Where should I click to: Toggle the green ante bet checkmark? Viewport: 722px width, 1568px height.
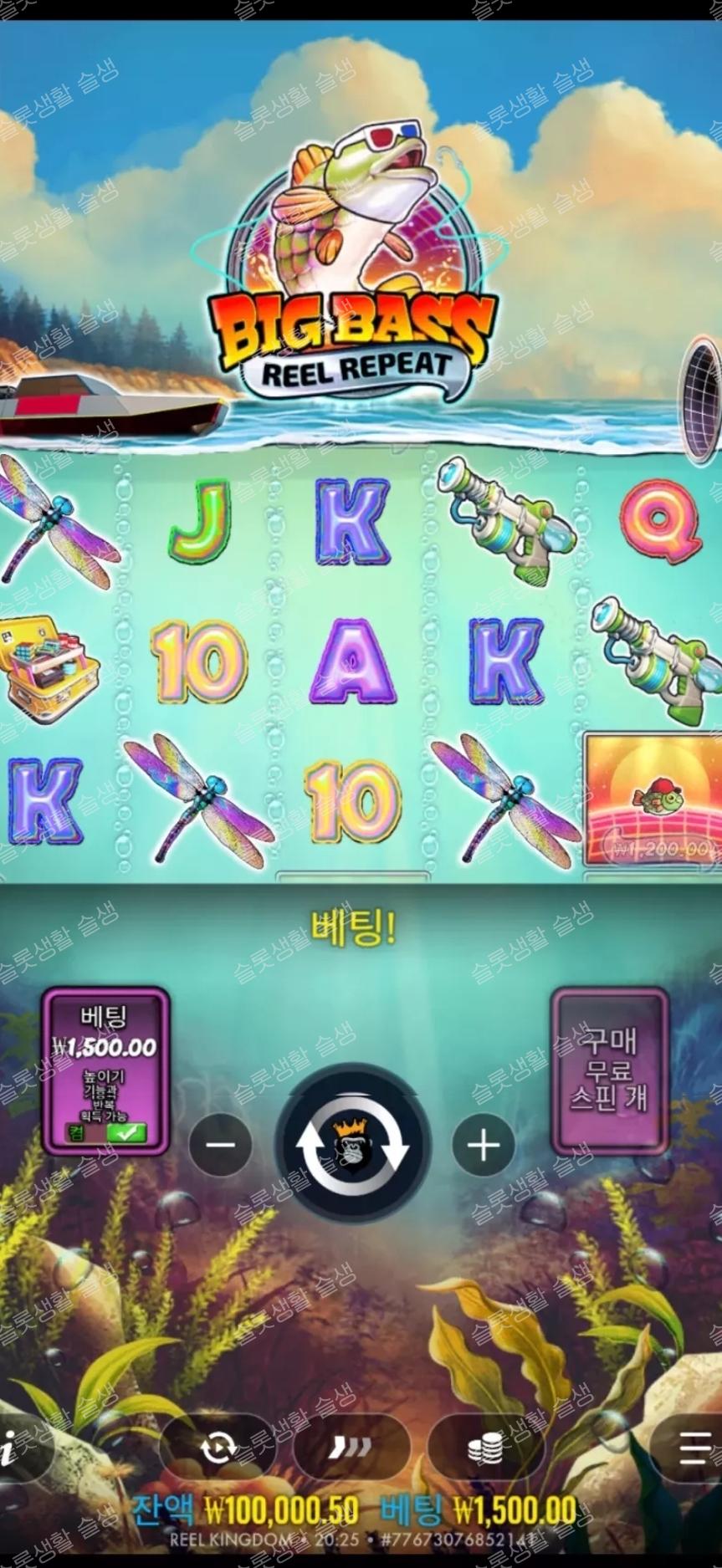(126, 1133)
